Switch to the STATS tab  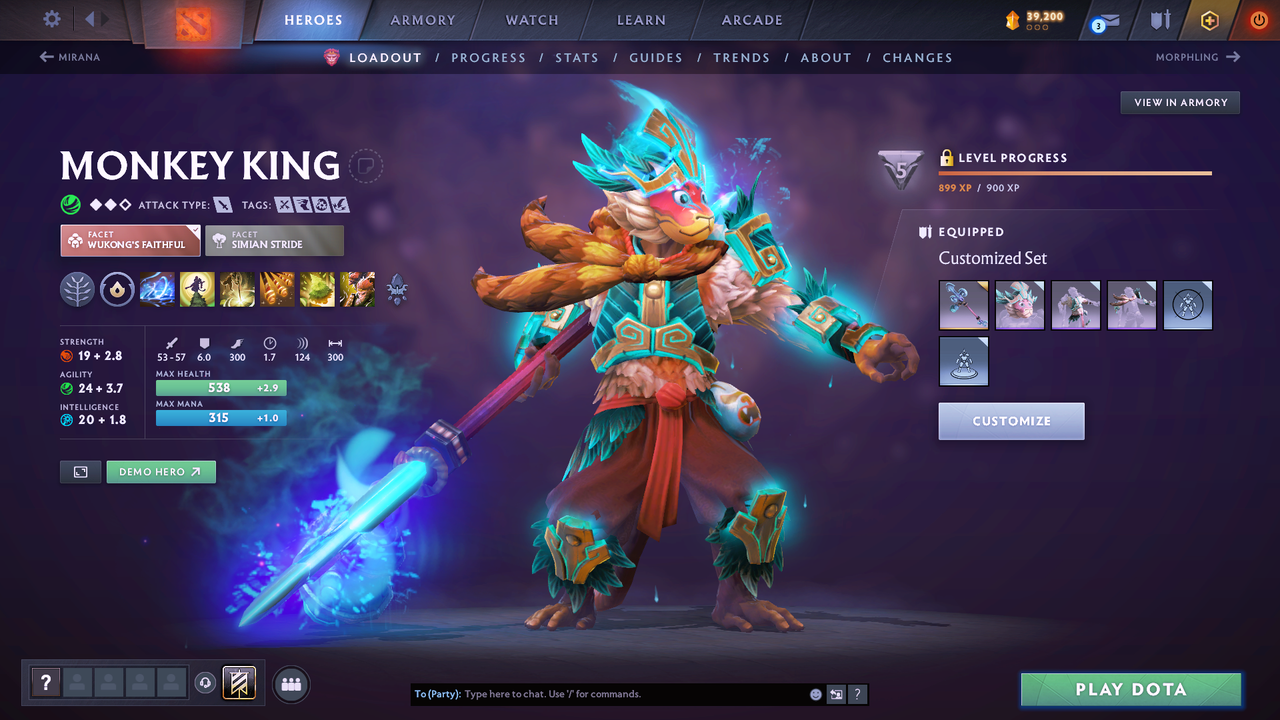pyautogui.click(x=577, y=57)
